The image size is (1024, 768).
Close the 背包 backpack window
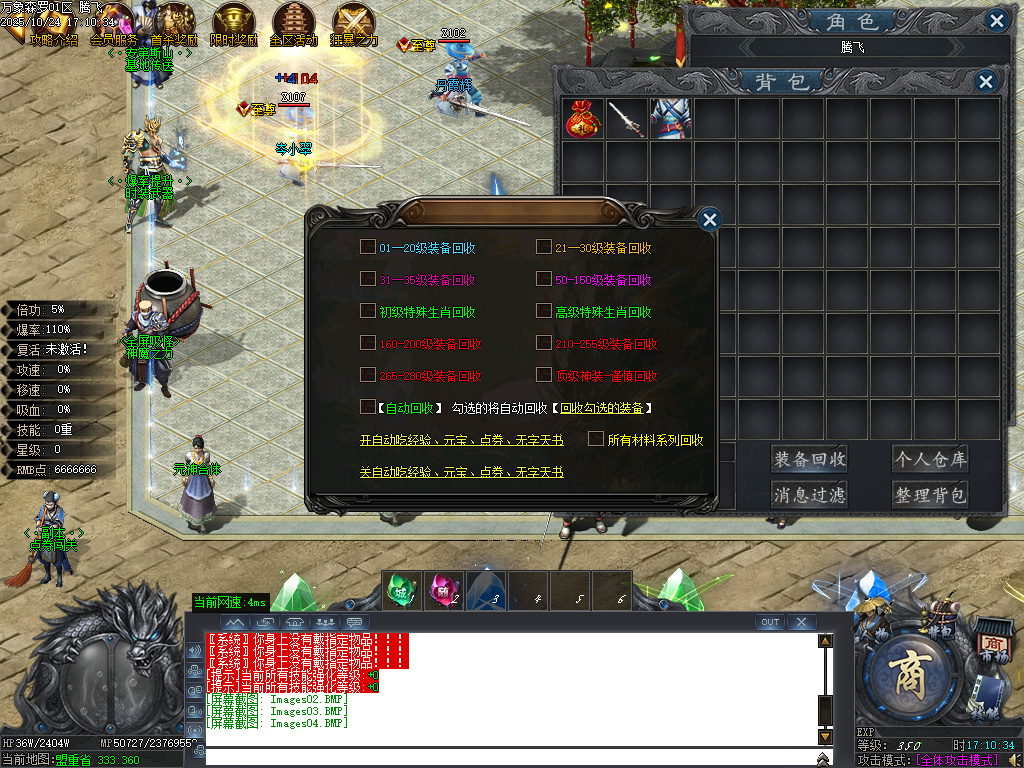tap(986, 82)
